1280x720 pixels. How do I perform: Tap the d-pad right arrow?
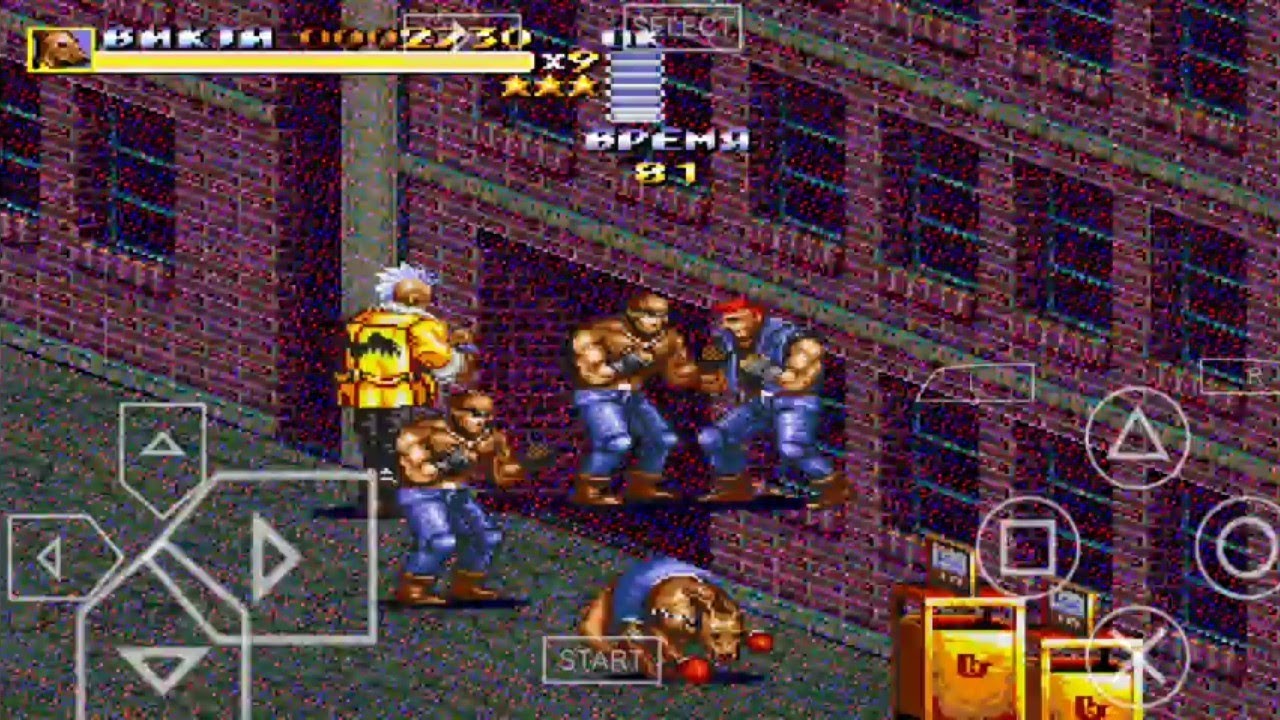tap(272, 557)
